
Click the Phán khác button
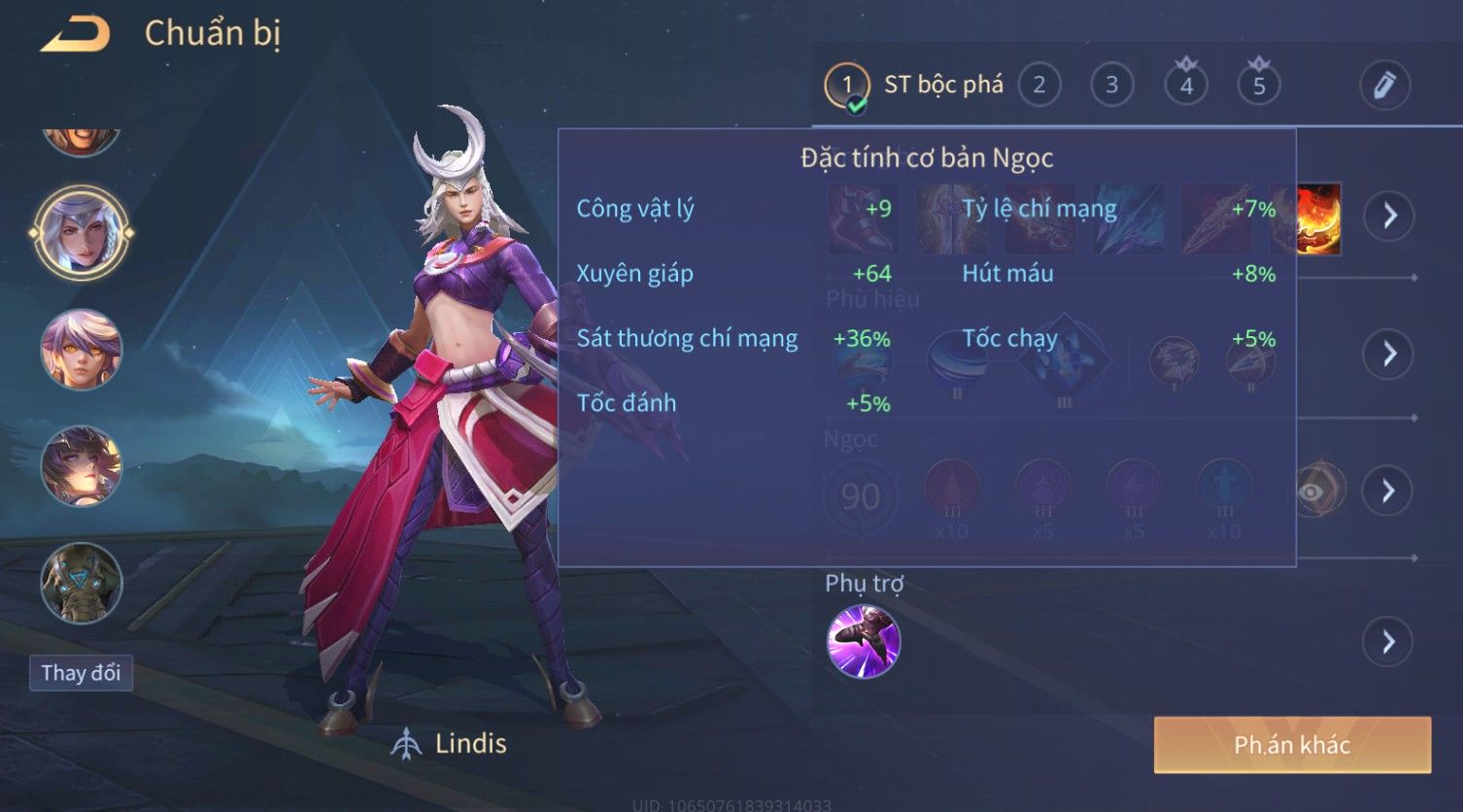[x=1292, y=745]
